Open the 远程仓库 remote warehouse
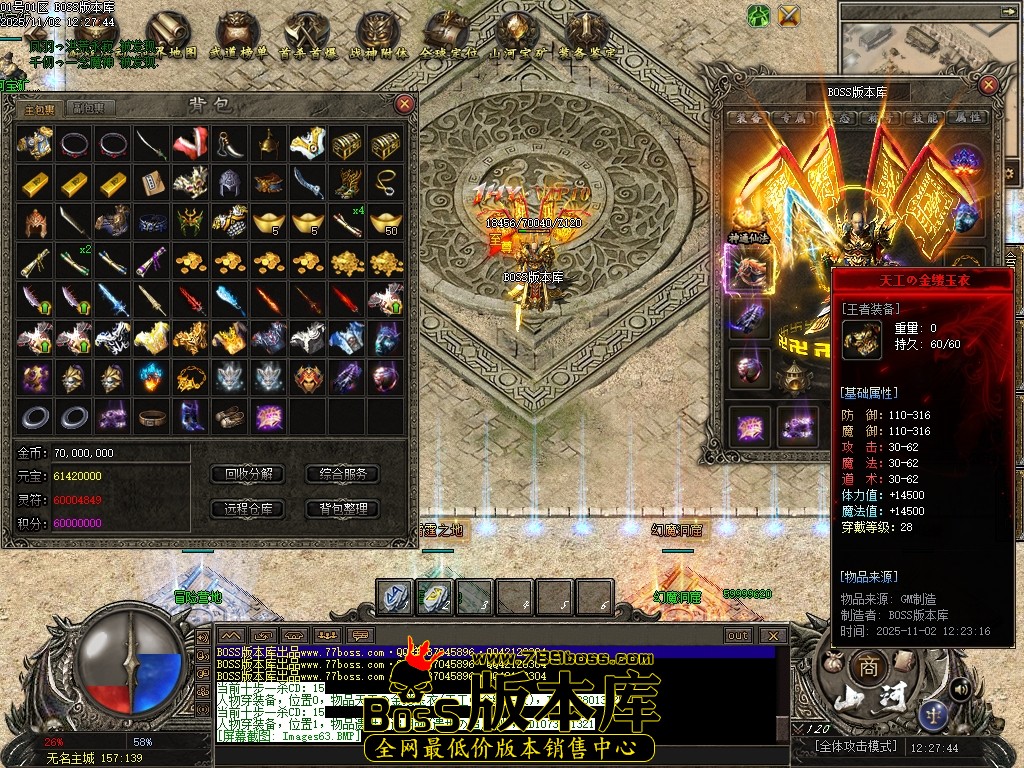This screenshot has height=768, width=1024. pyautogui.click(x=249, y=508)
